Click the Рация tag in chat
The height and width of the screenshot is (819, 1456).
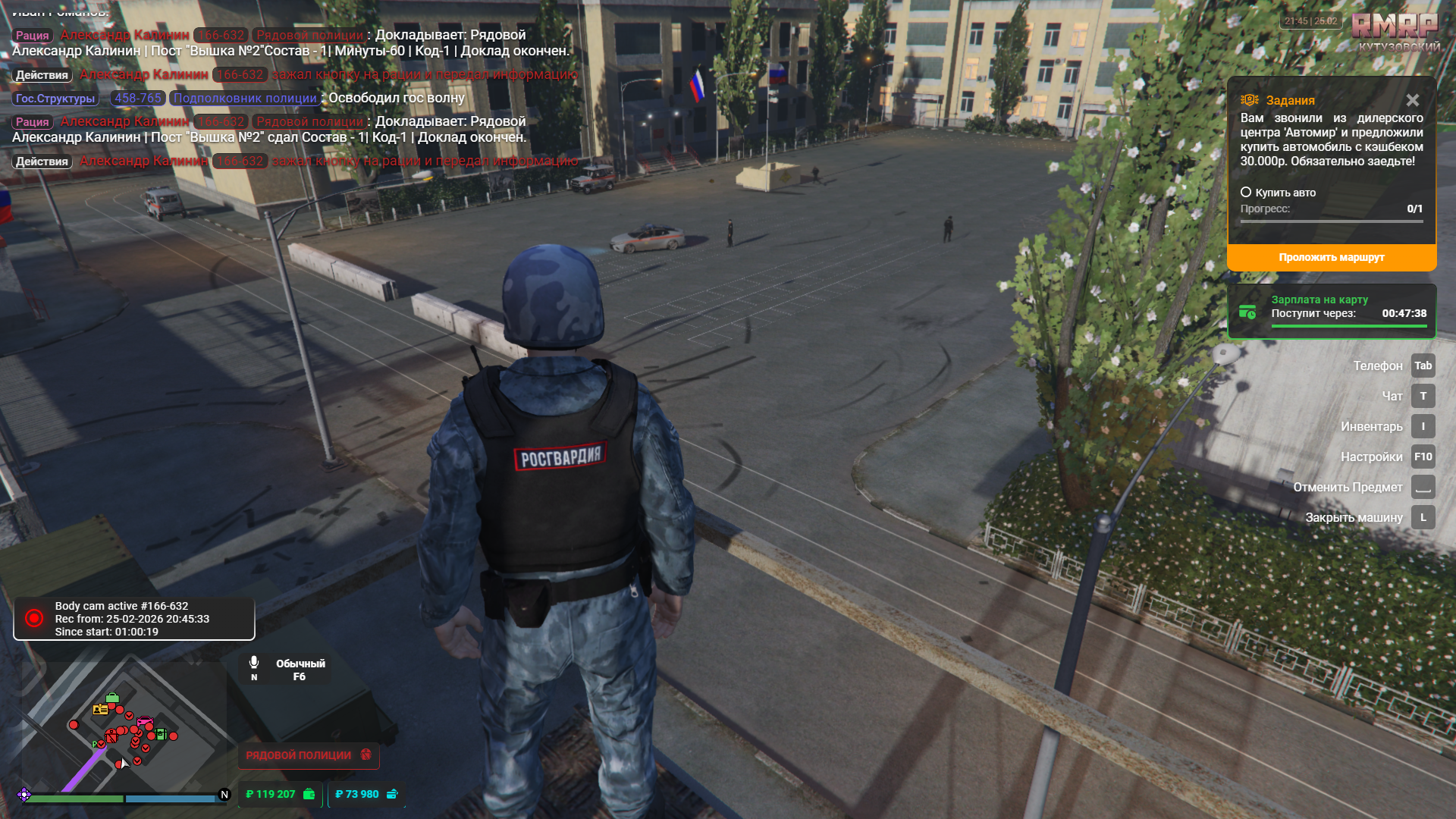[x=33, y=36]
